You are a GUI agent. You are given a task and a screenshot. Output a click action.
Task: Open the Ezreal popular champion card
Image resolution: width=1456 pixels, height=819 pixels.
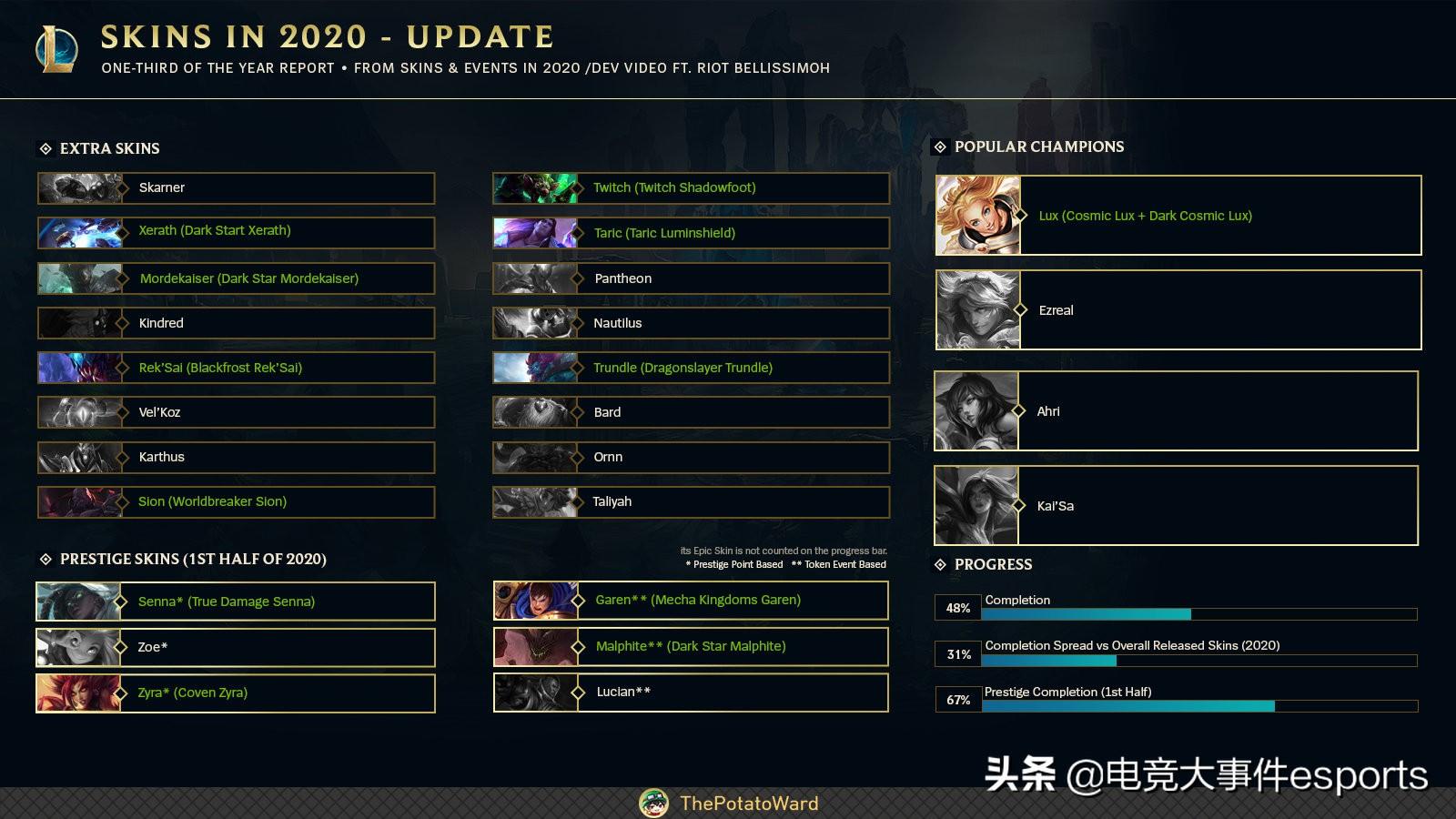click(x=1178, y=310)
